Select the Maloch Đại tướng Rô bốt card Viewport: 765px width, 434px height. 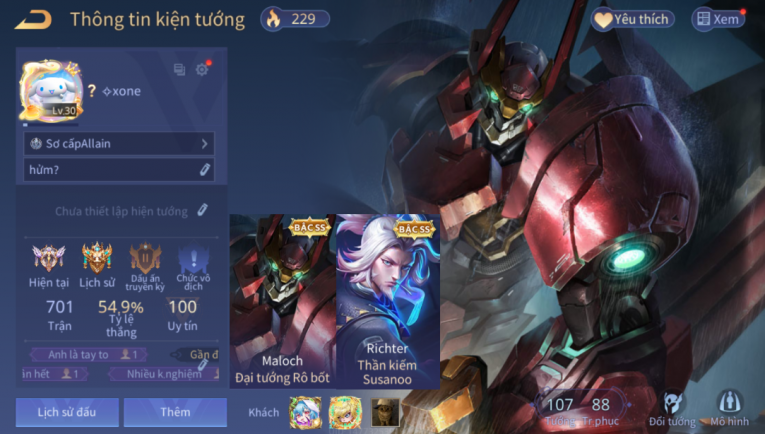(x=282, y=300)
